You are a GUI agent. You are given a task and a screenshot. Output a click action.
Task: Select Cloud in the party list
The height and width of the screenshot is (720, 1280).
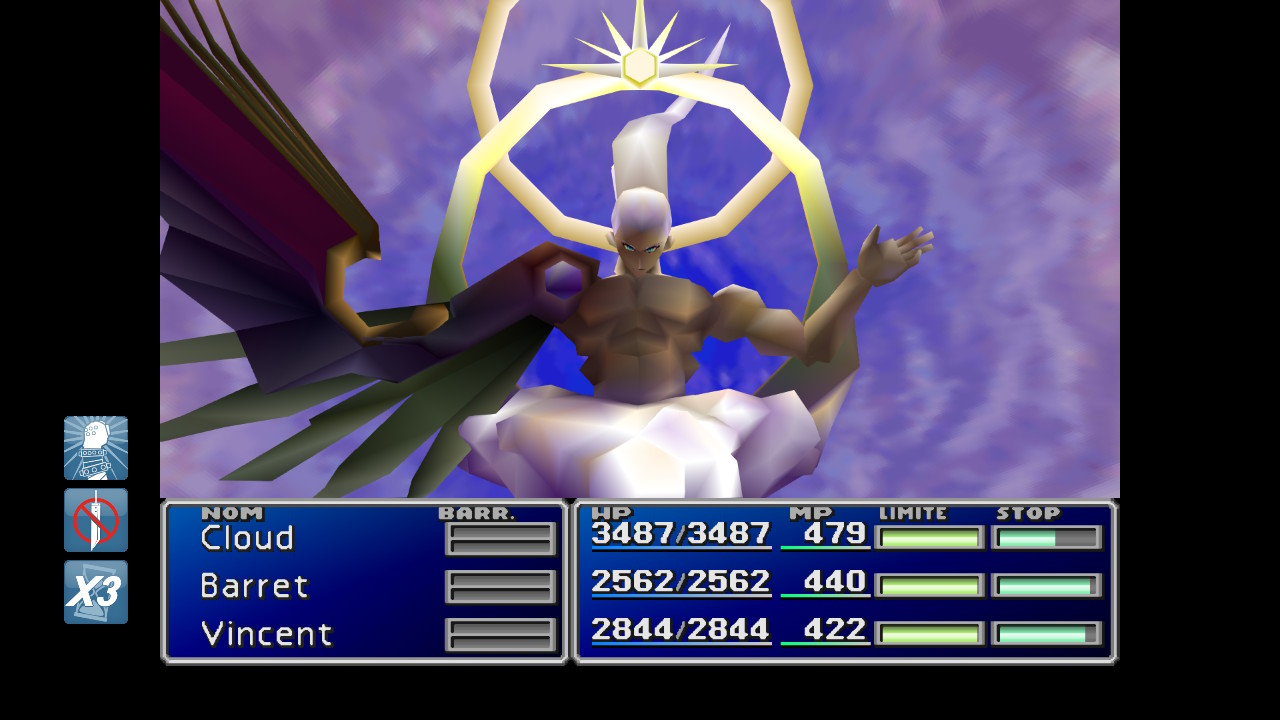click(247, 538)
